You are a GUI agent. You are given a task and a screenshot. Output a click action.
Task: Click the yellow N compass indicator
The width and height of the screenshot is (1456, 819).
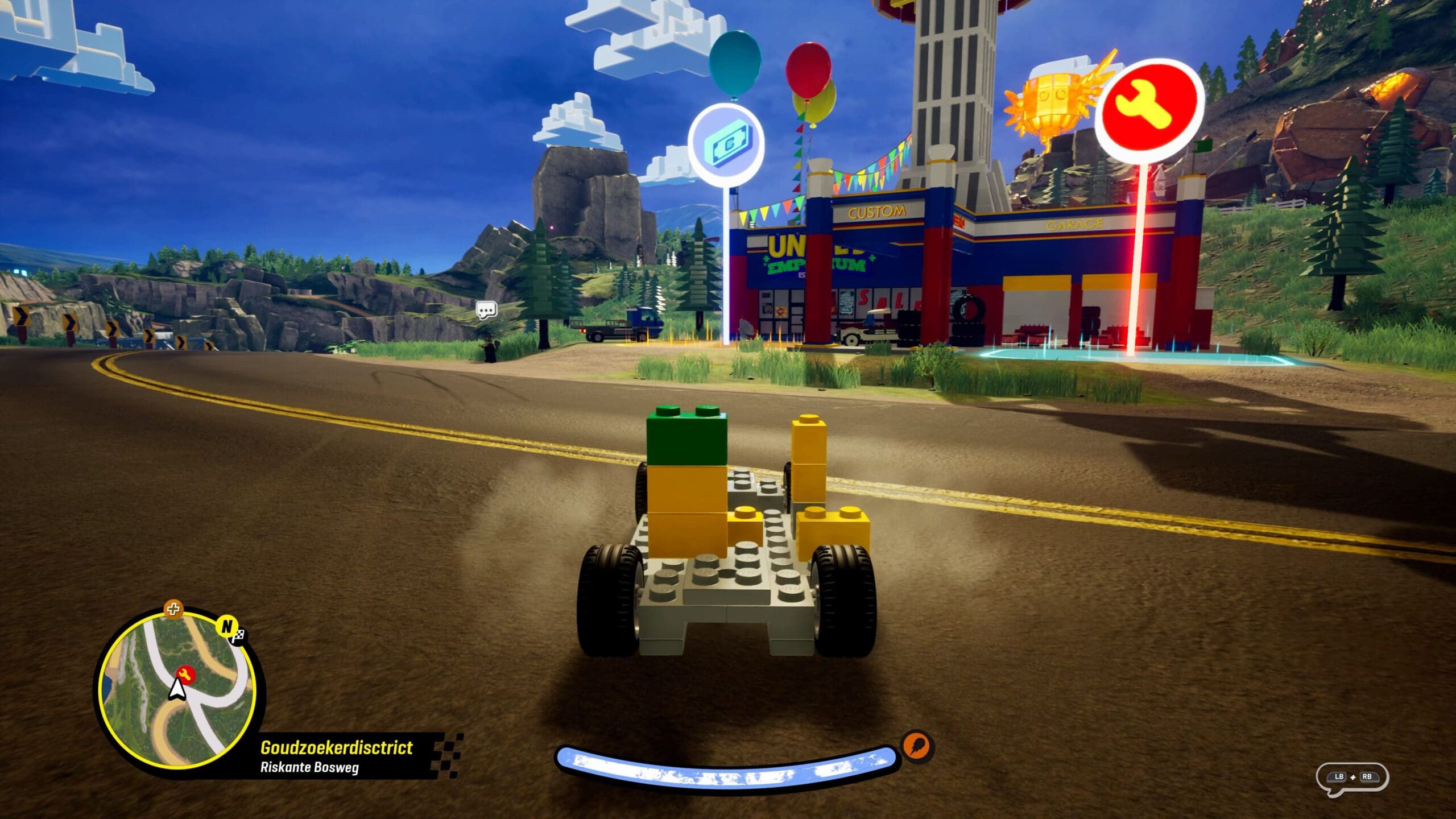pos(226,626)
